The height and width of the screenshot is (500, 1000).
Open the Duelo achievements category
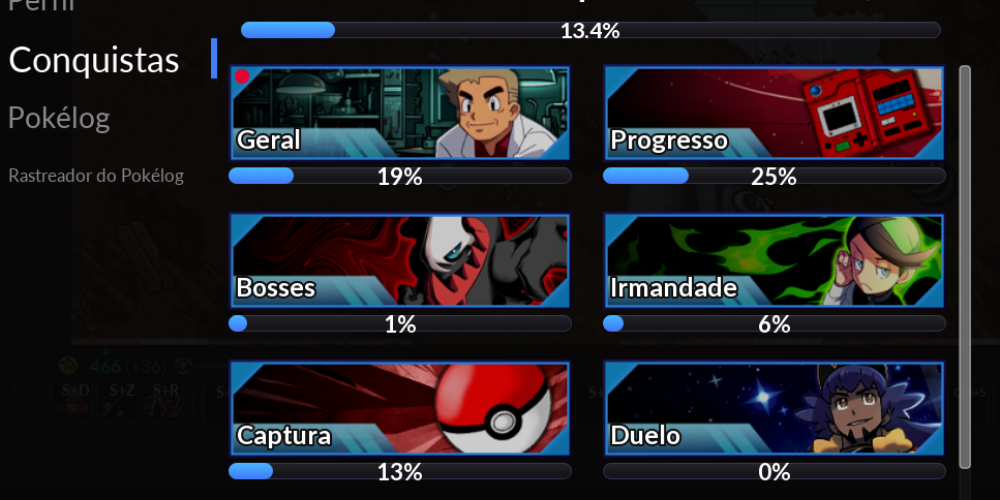tap(774, 408)
